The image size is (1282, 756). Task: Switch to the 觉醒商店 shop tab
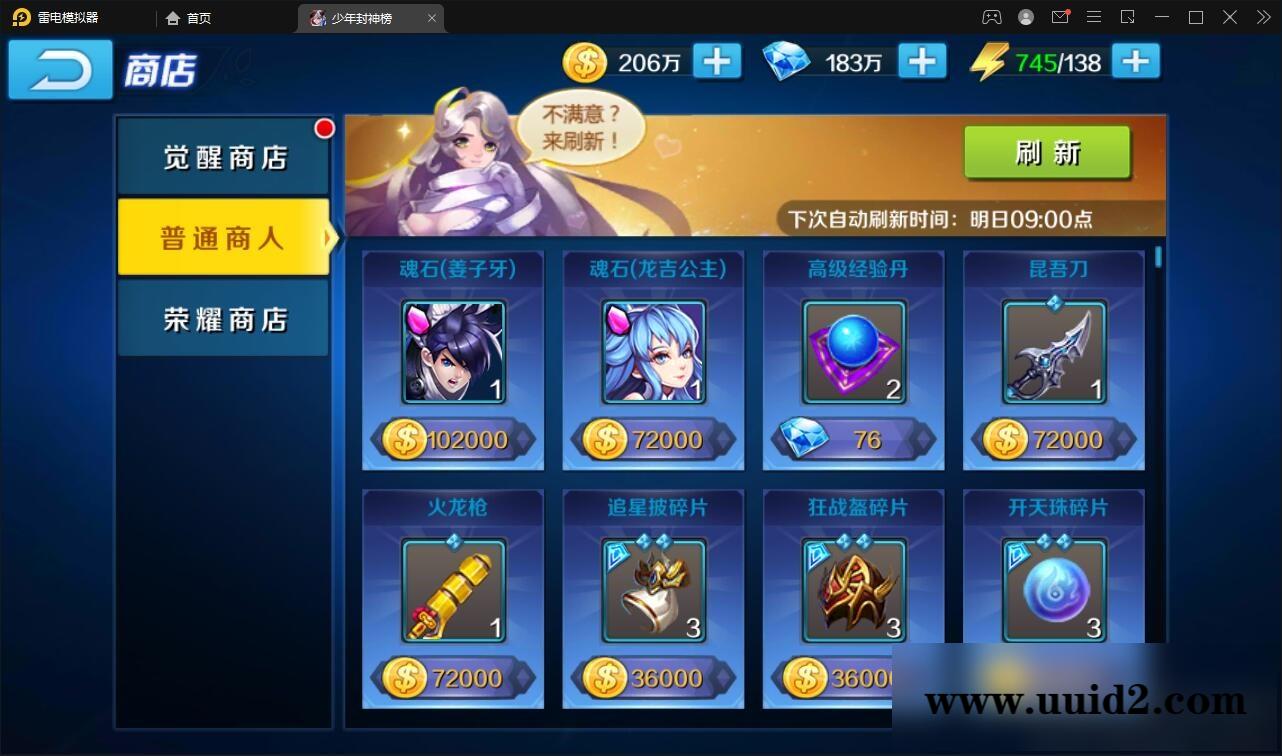pyautogui.click(x=224, y=157)
